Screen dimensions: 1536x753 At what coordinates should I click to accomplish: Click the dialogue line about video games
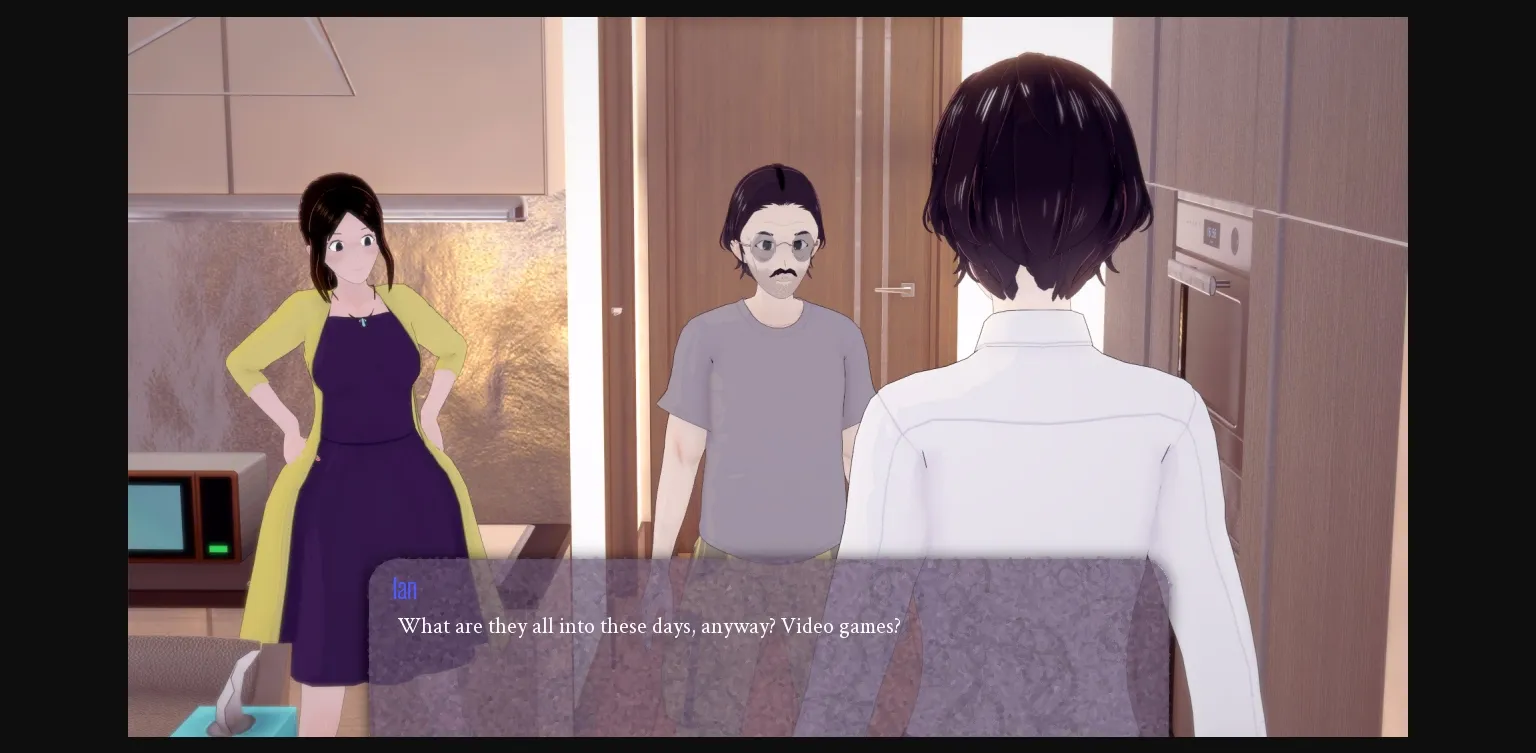click(x=648, y=627)
